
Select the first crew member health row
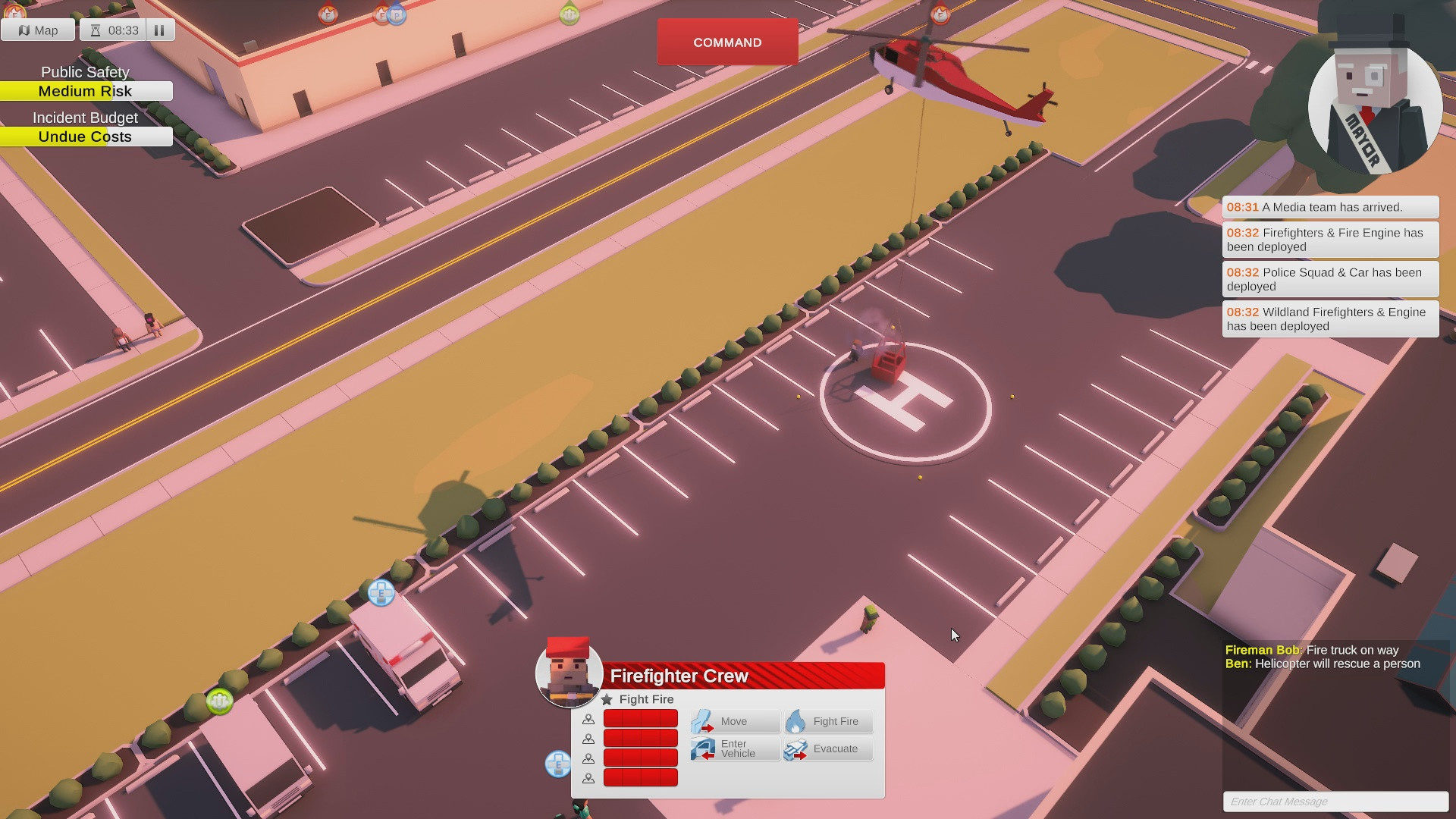pyautogui.click(x=641, y=718)
